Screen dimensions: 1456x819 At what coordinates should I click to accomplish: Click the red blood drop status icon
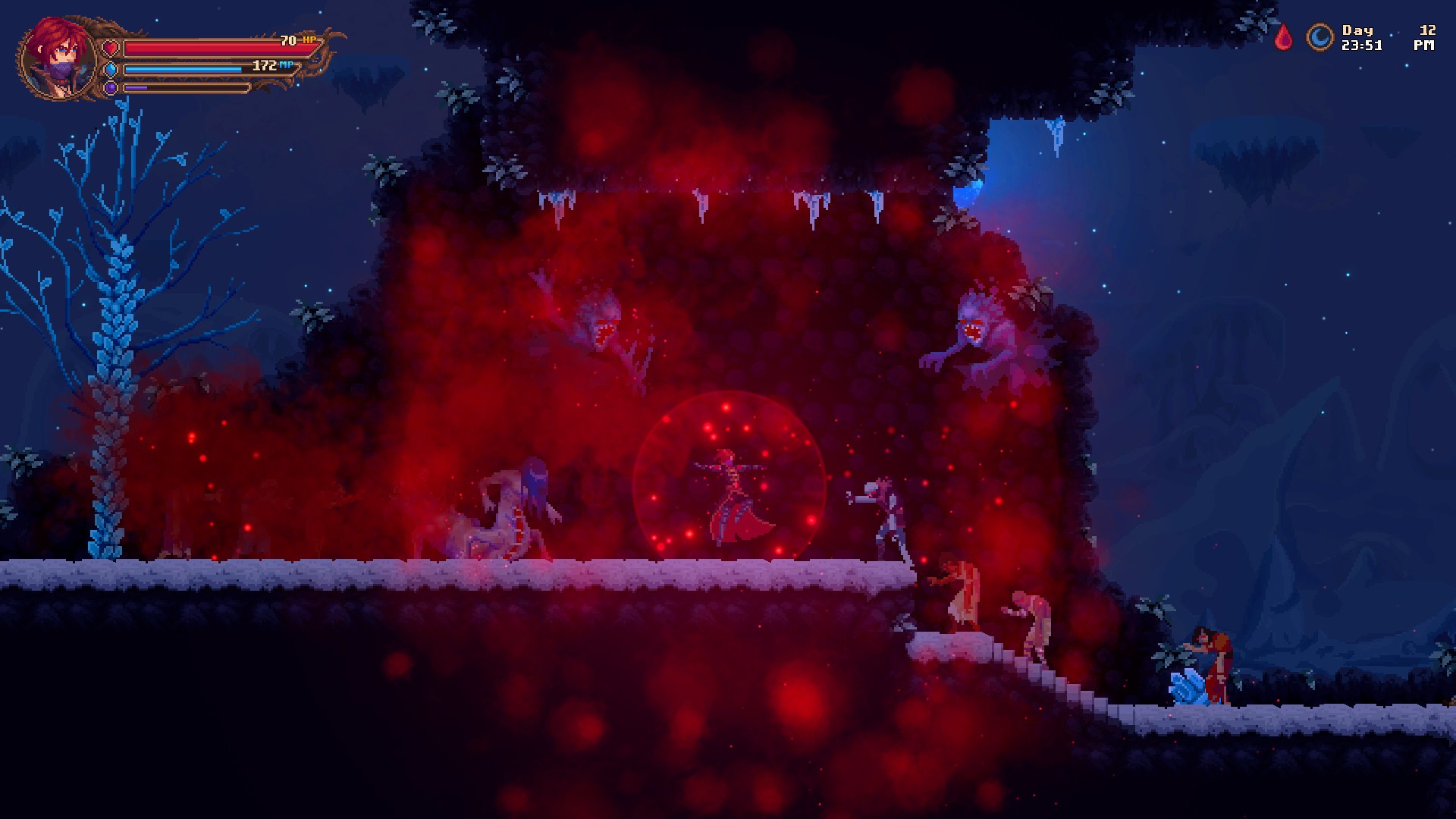1283,39
